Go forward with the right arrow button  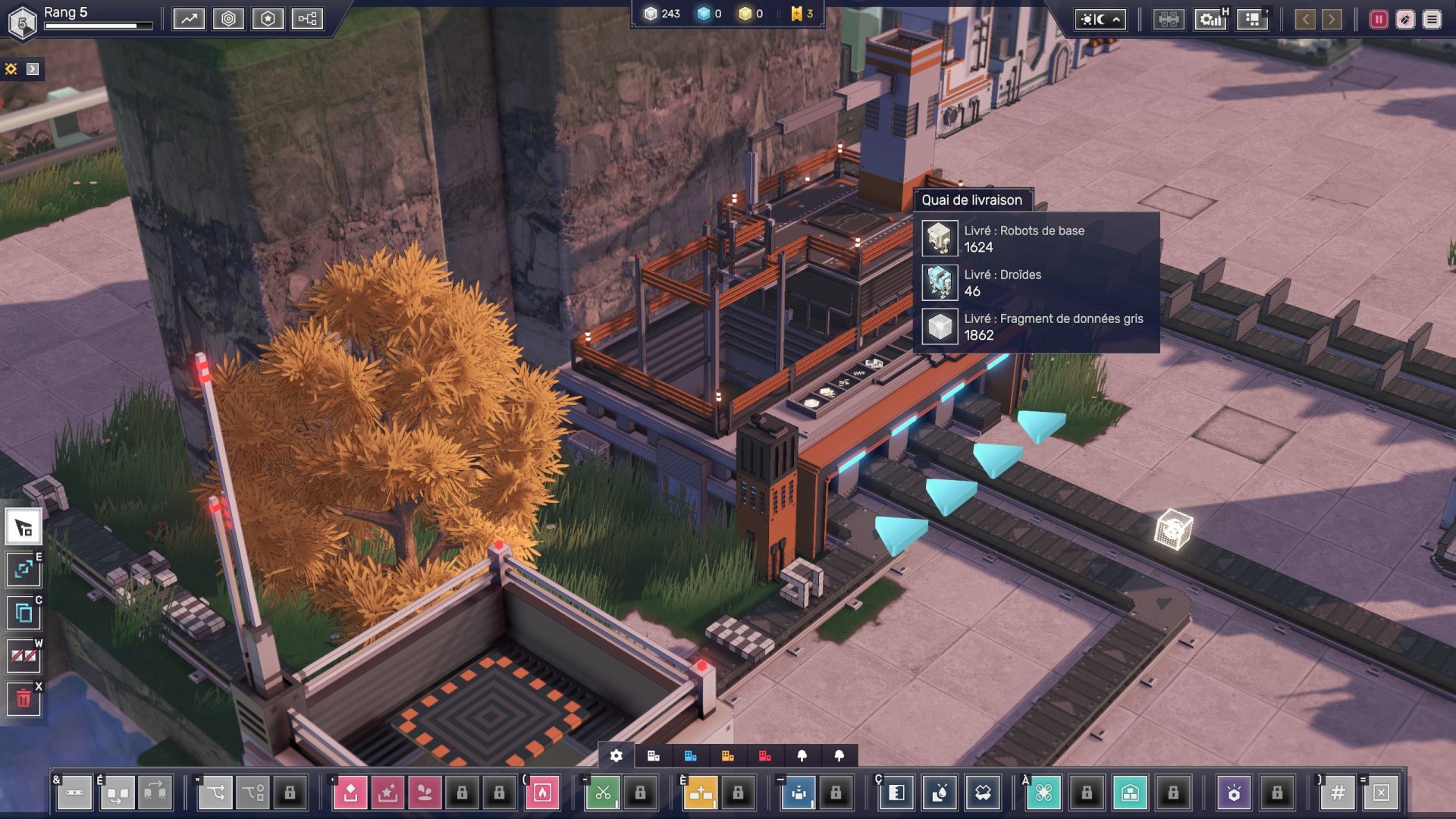tap(1331, 20)
